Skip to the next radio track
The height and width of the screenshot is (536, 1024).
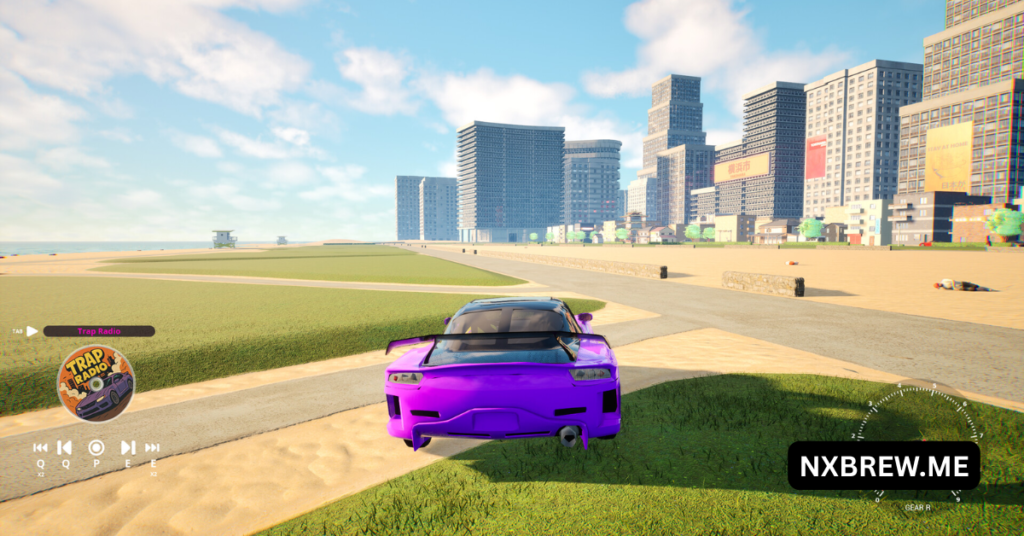[x=128, y=448]
